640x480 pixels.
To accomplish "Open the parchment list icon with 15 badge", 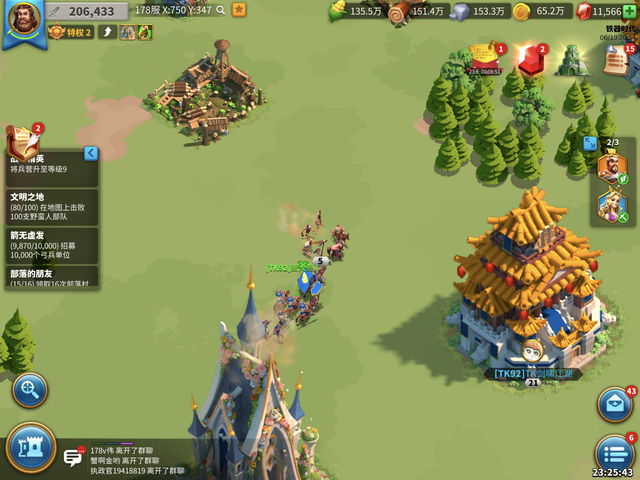I will pos(617,60).
